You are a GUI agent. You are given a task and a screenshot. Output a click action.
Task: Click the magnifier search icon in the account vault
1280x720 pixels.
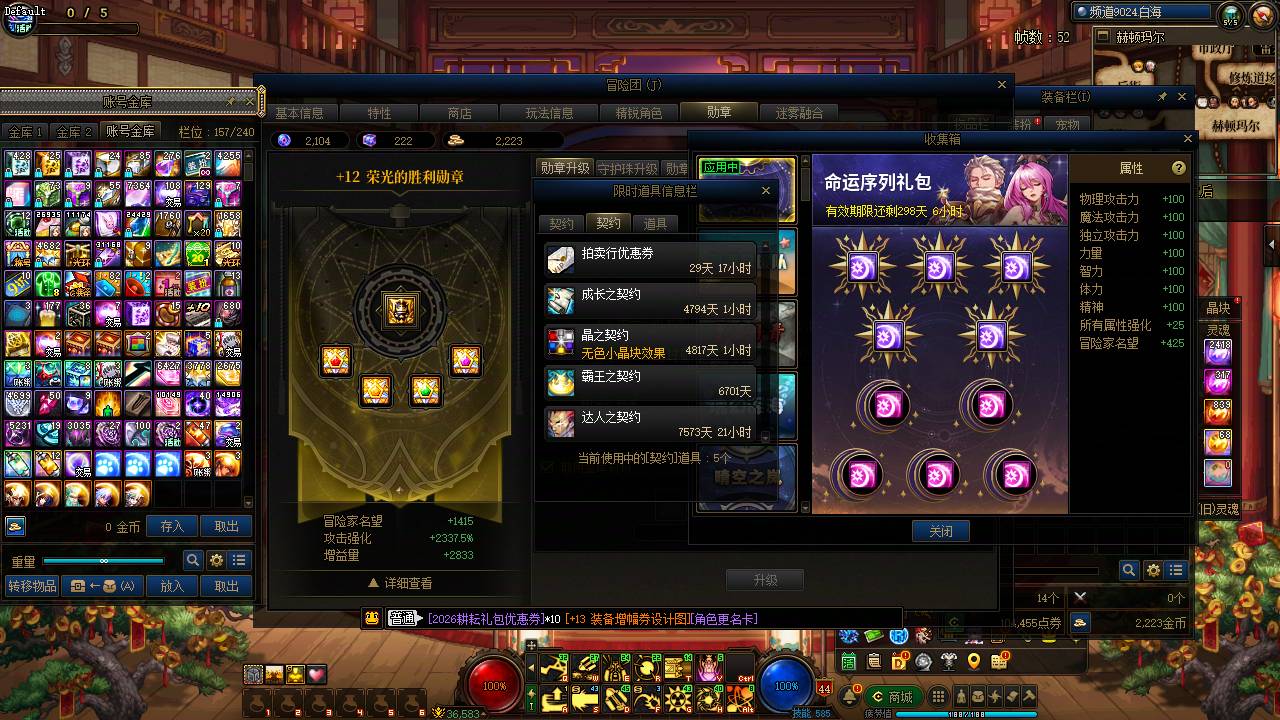point(193,560)
